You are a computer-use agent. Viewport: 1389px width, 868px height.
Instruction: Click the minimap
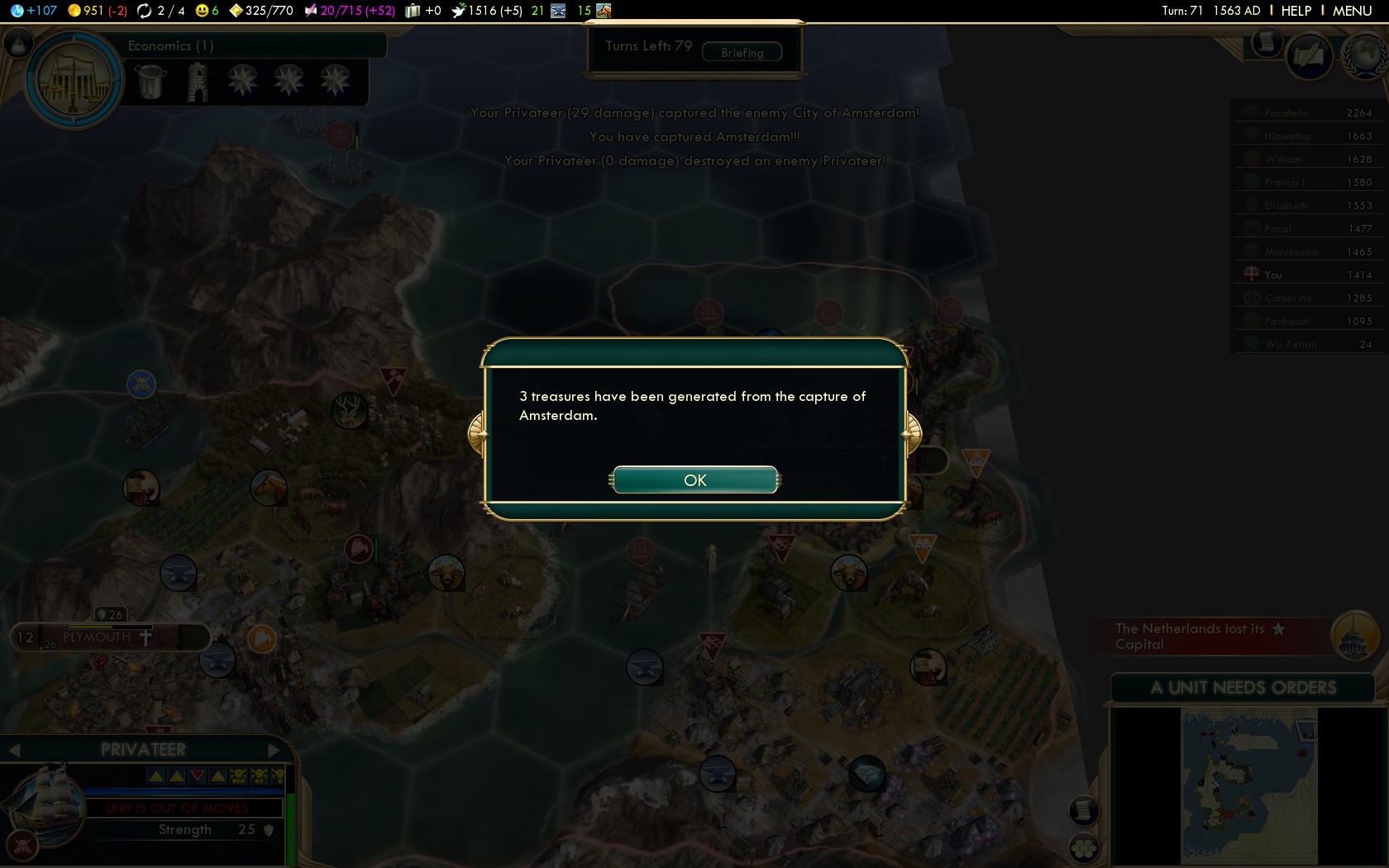coord(1248,785)
